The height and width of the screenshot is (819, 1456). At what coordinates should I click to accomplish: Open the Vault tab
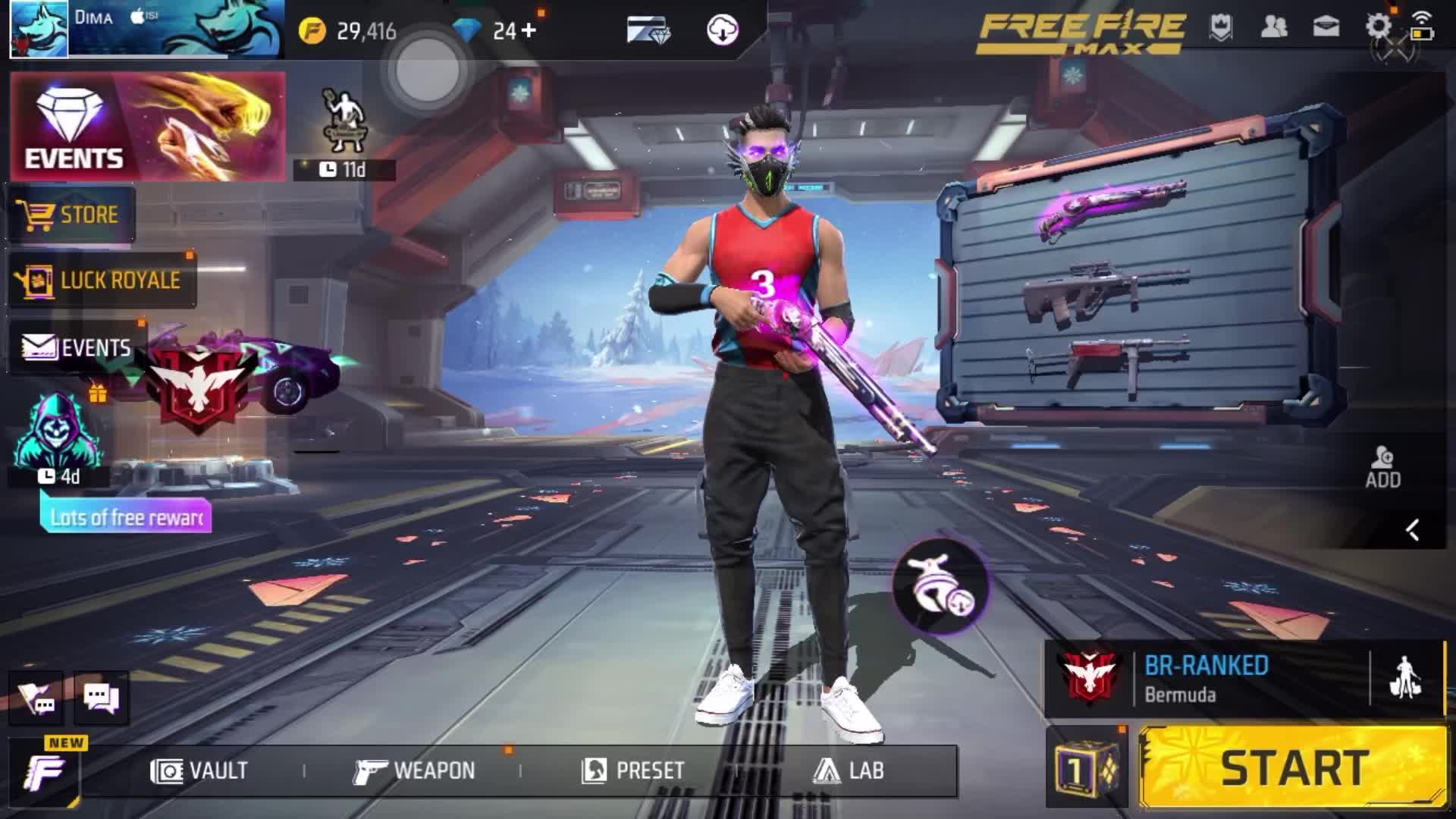coord(199,770)
